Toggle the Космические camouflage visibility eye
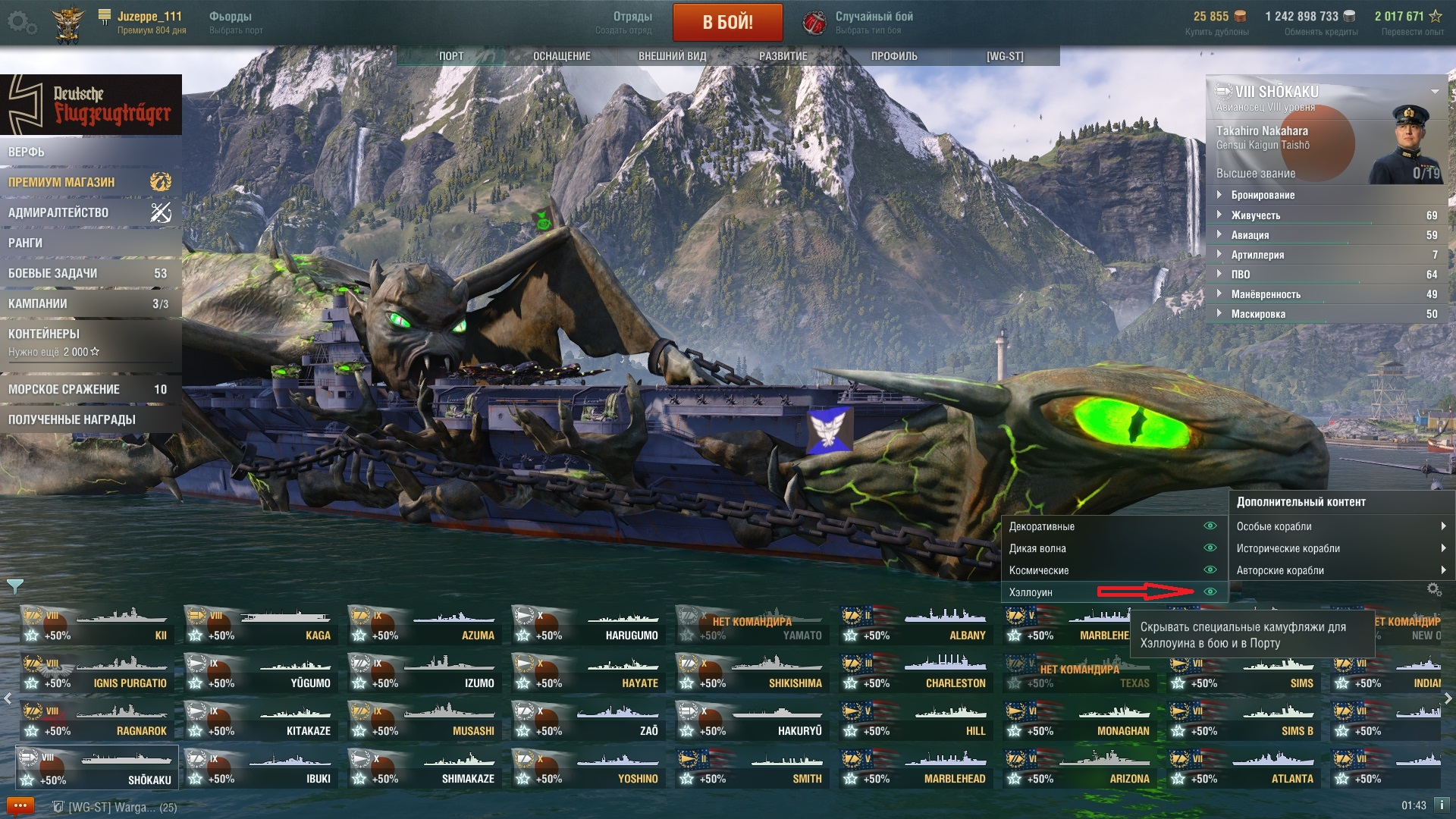 coord(1210,570)
